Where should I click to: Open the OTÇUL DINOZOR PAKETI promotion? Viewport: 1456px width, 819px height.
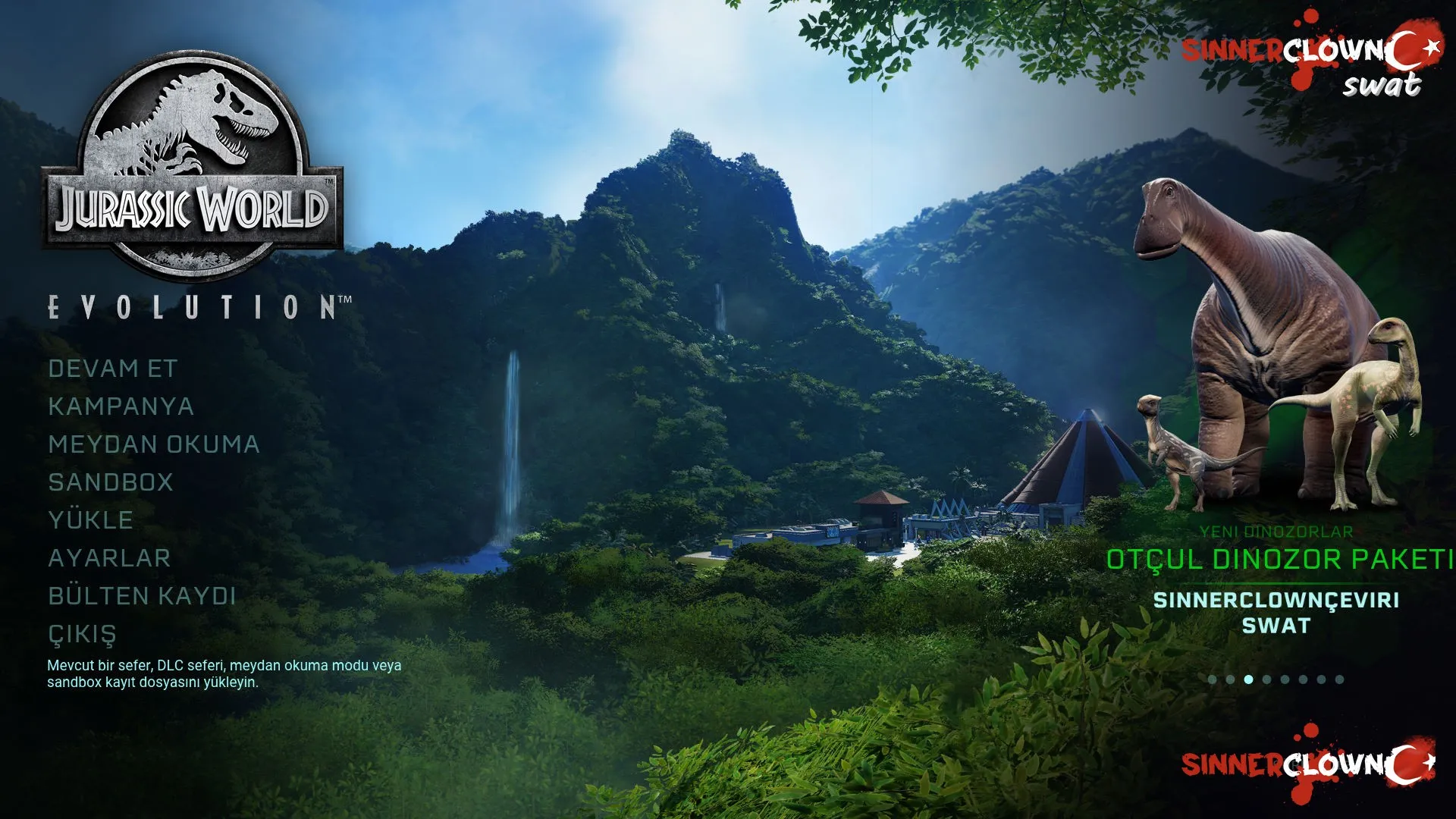[x=1279, y=560]
